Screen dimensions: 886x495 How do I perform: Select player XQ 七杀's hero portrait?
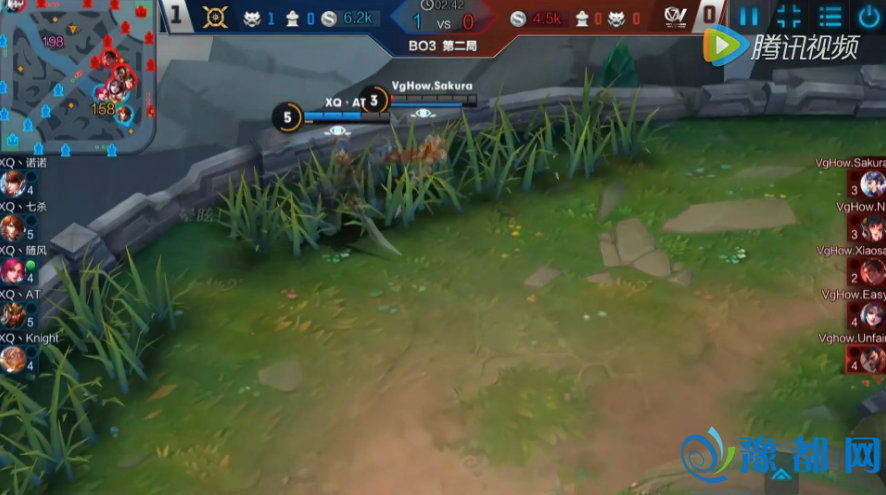[12, 228]
